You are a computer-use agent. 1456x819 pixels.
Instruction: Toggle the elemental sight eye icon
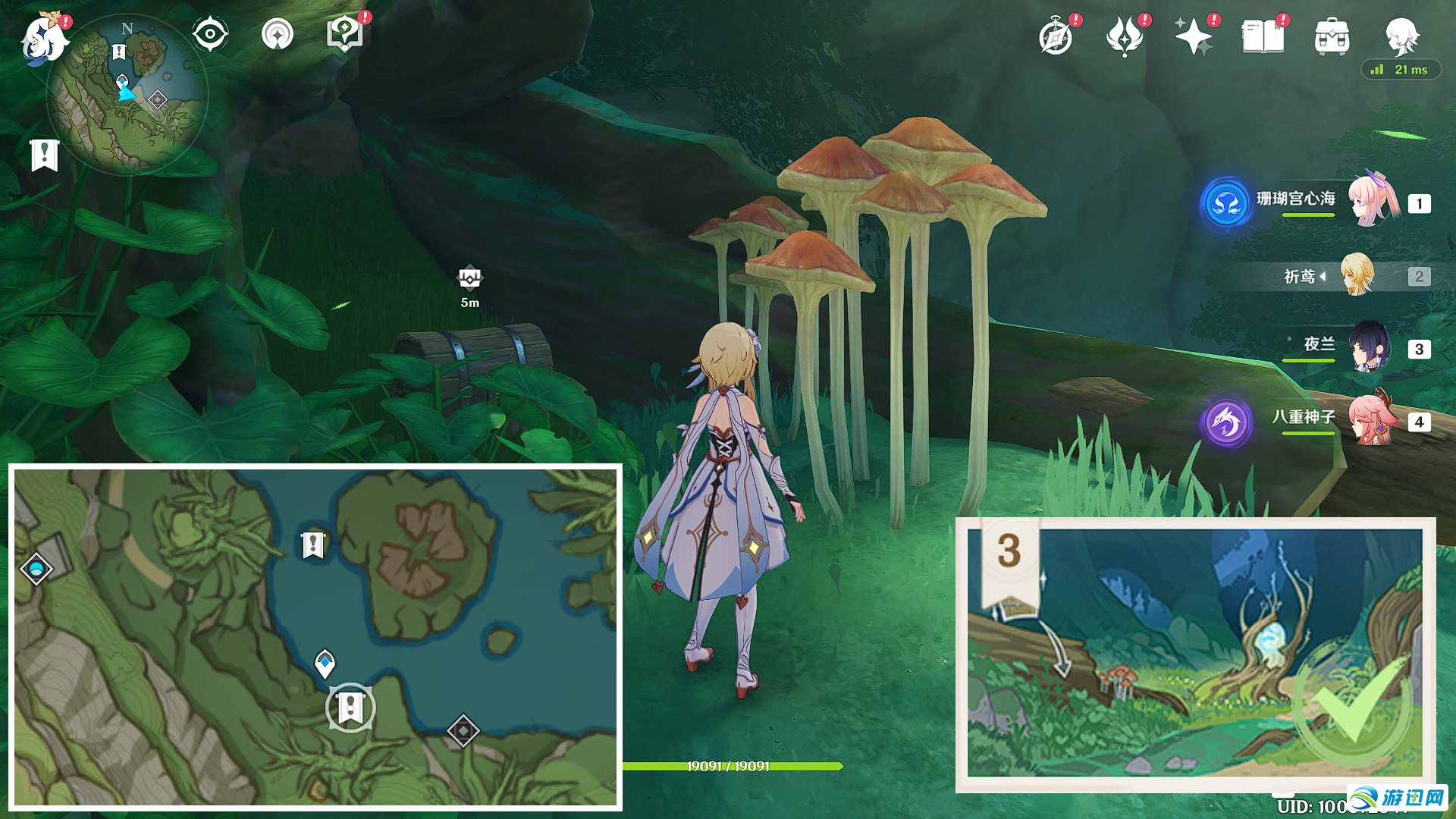(x=209, y=34)
